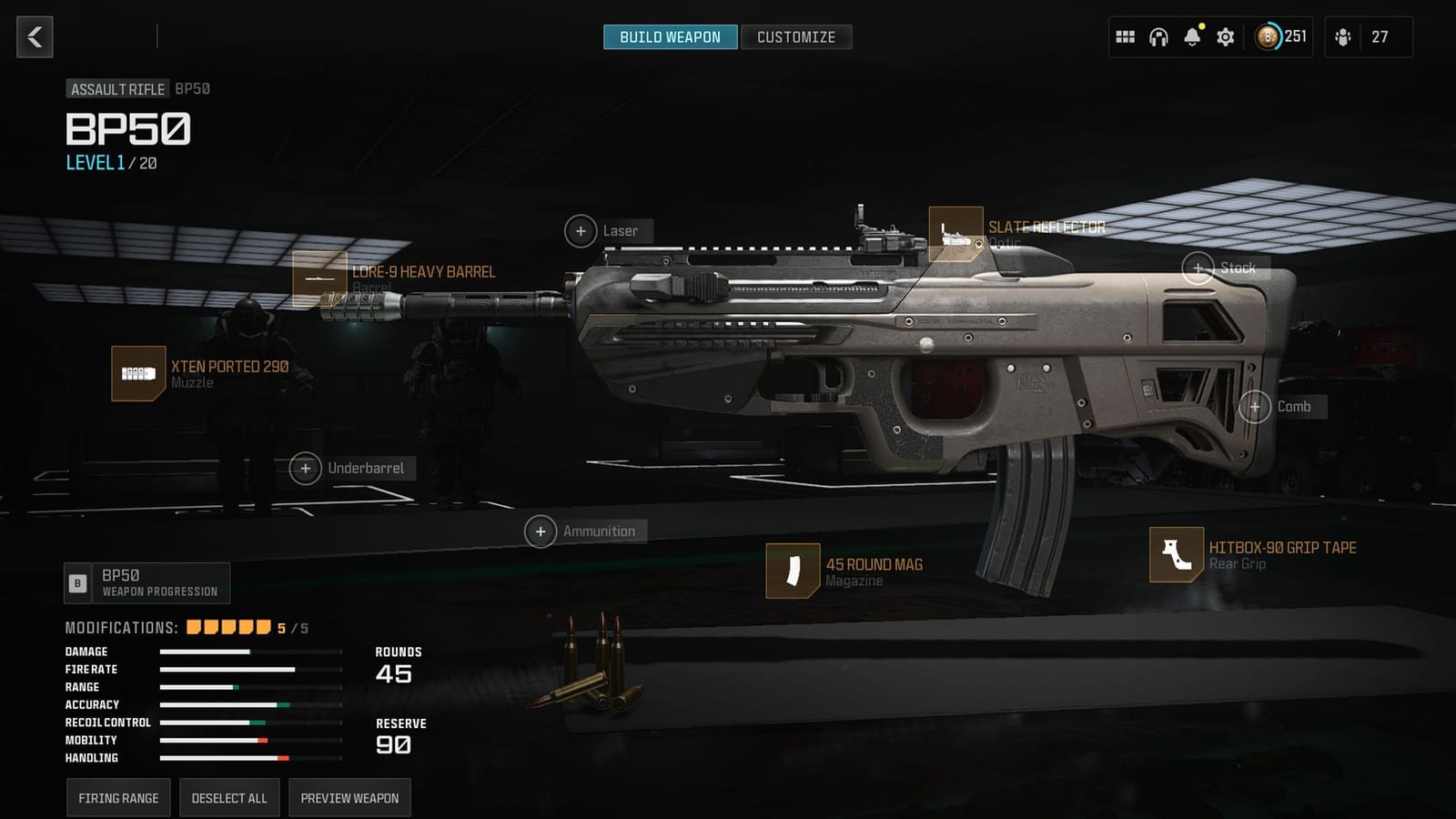The width and height of the screenshot is (1456, 819).
Task: Click the Hitbox-90 Grip Tape icon
Action: [1177, 555]
